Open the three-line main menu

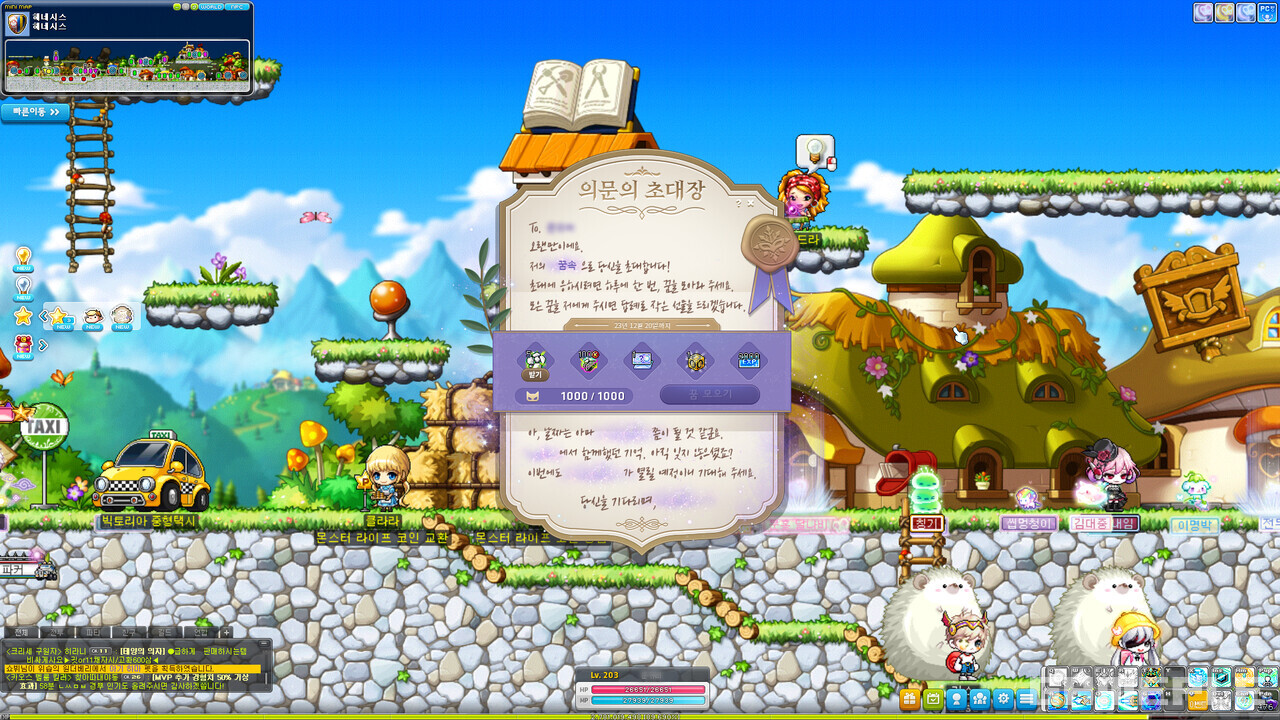click(x=1027, y=699)
